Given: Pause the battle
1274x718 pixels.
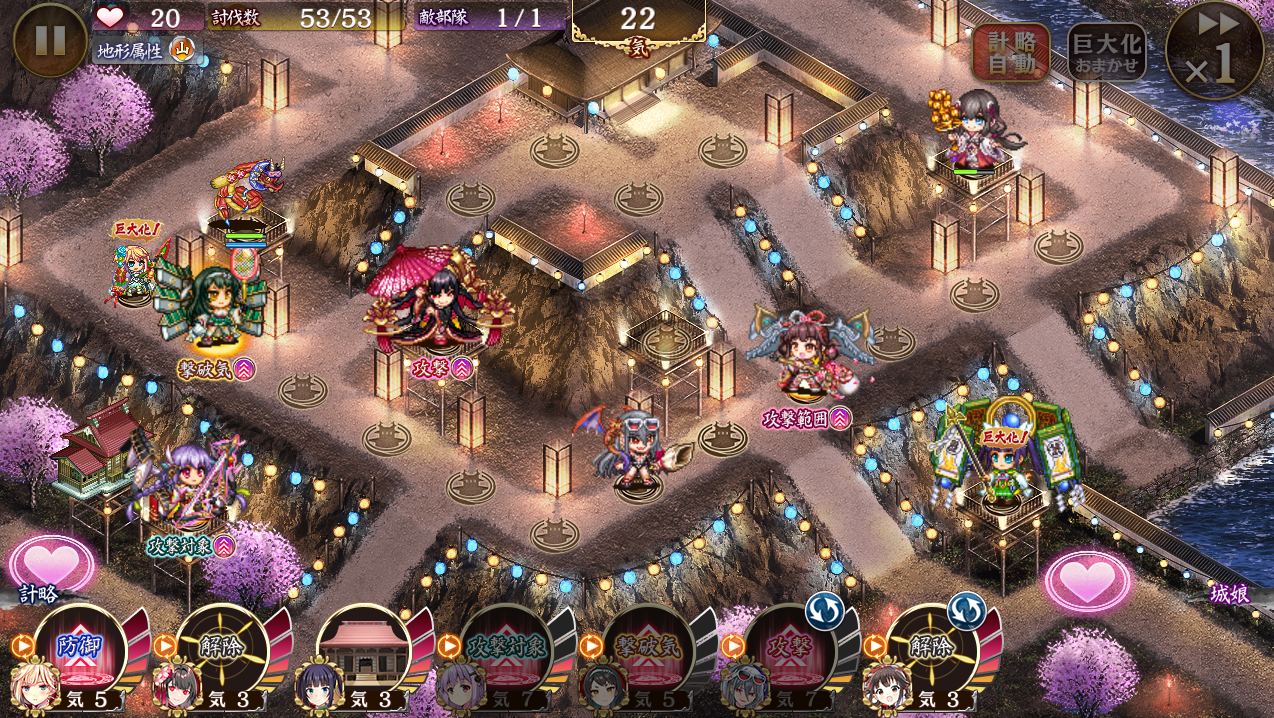Looking at the screenshot, I should (50, 40).
